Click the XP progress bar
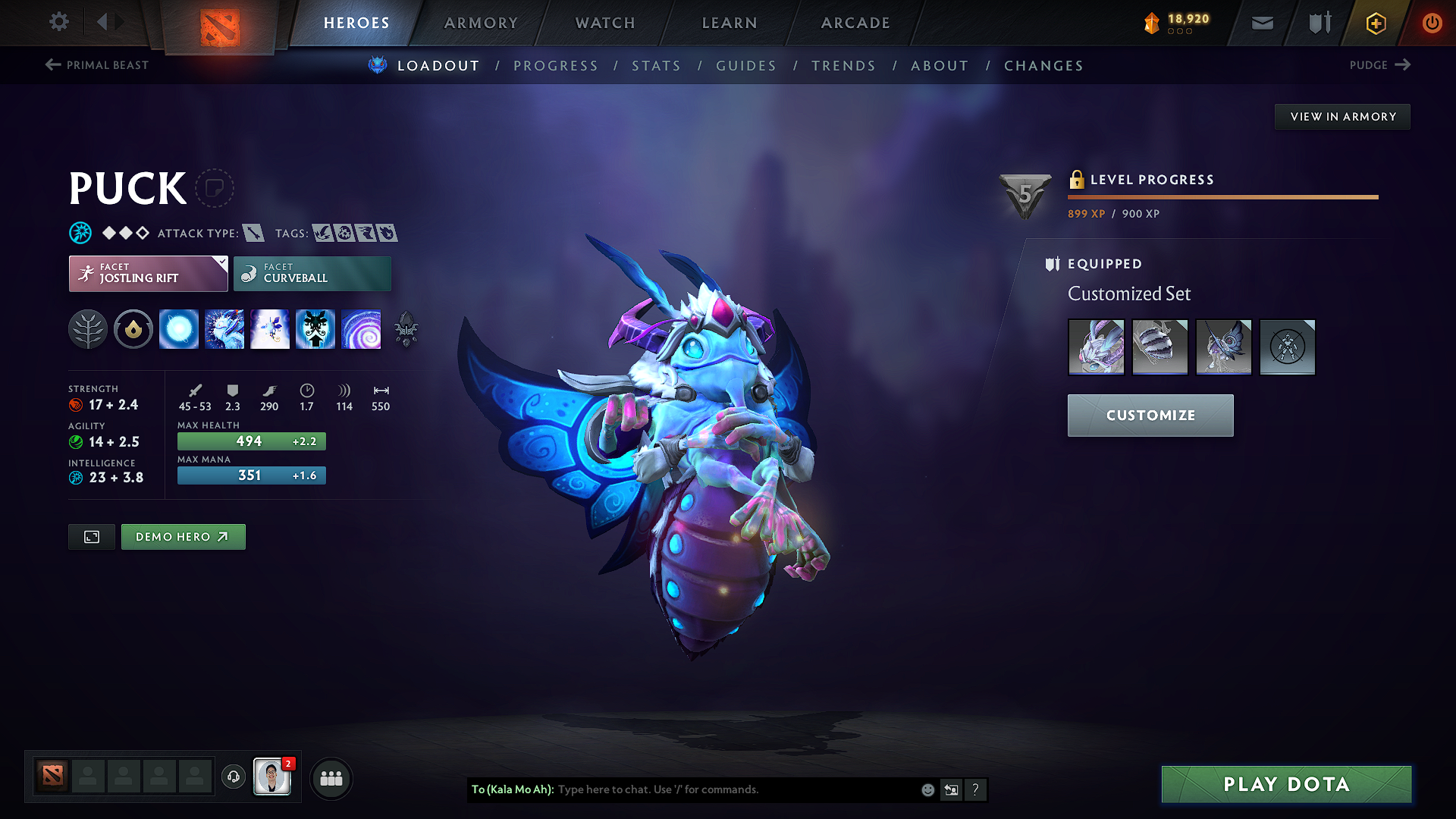The image size is (1456, 819). (1221, 196)
